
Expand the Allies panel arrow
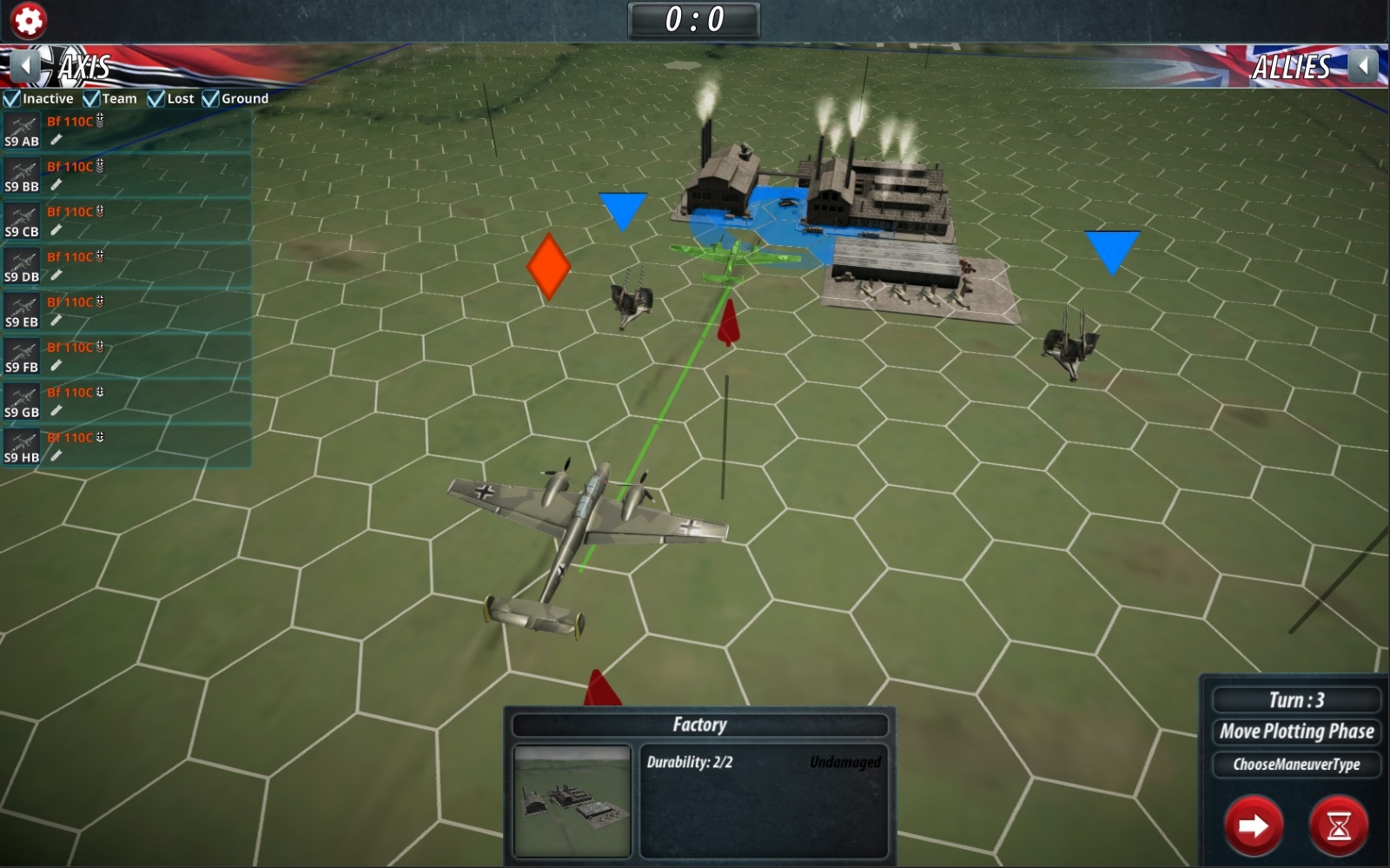[1364, 66]
